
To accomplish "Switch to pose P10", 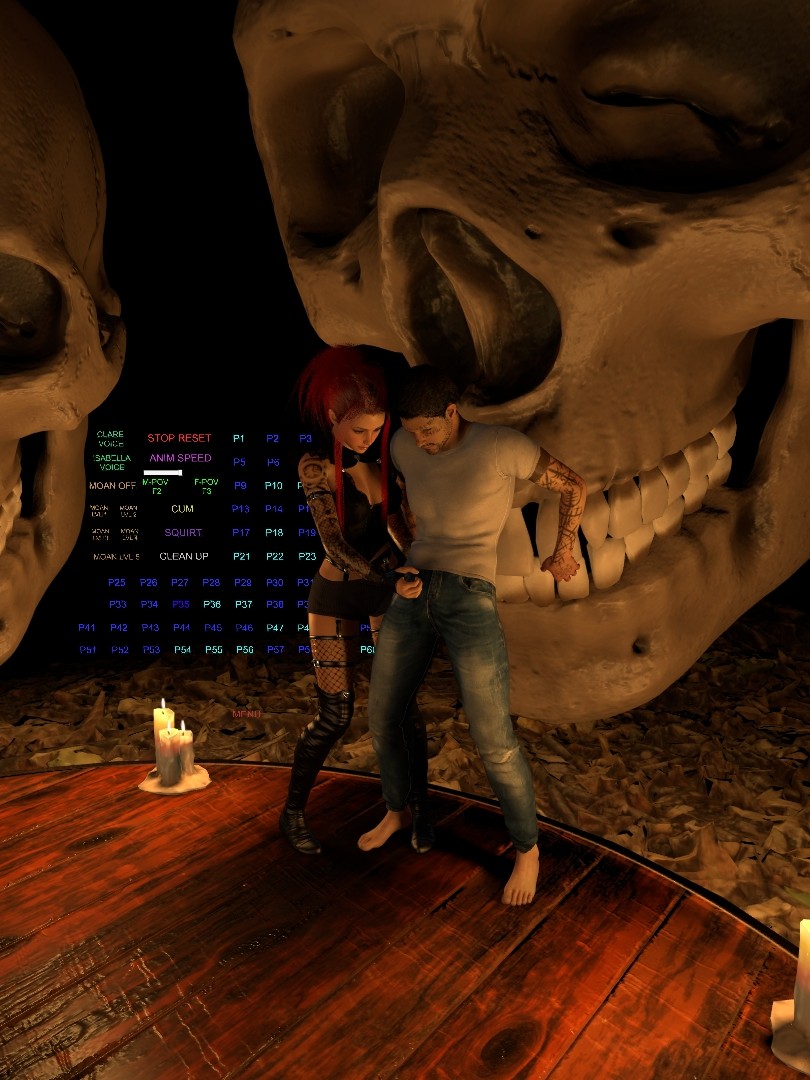I will (x=274, y=486).
